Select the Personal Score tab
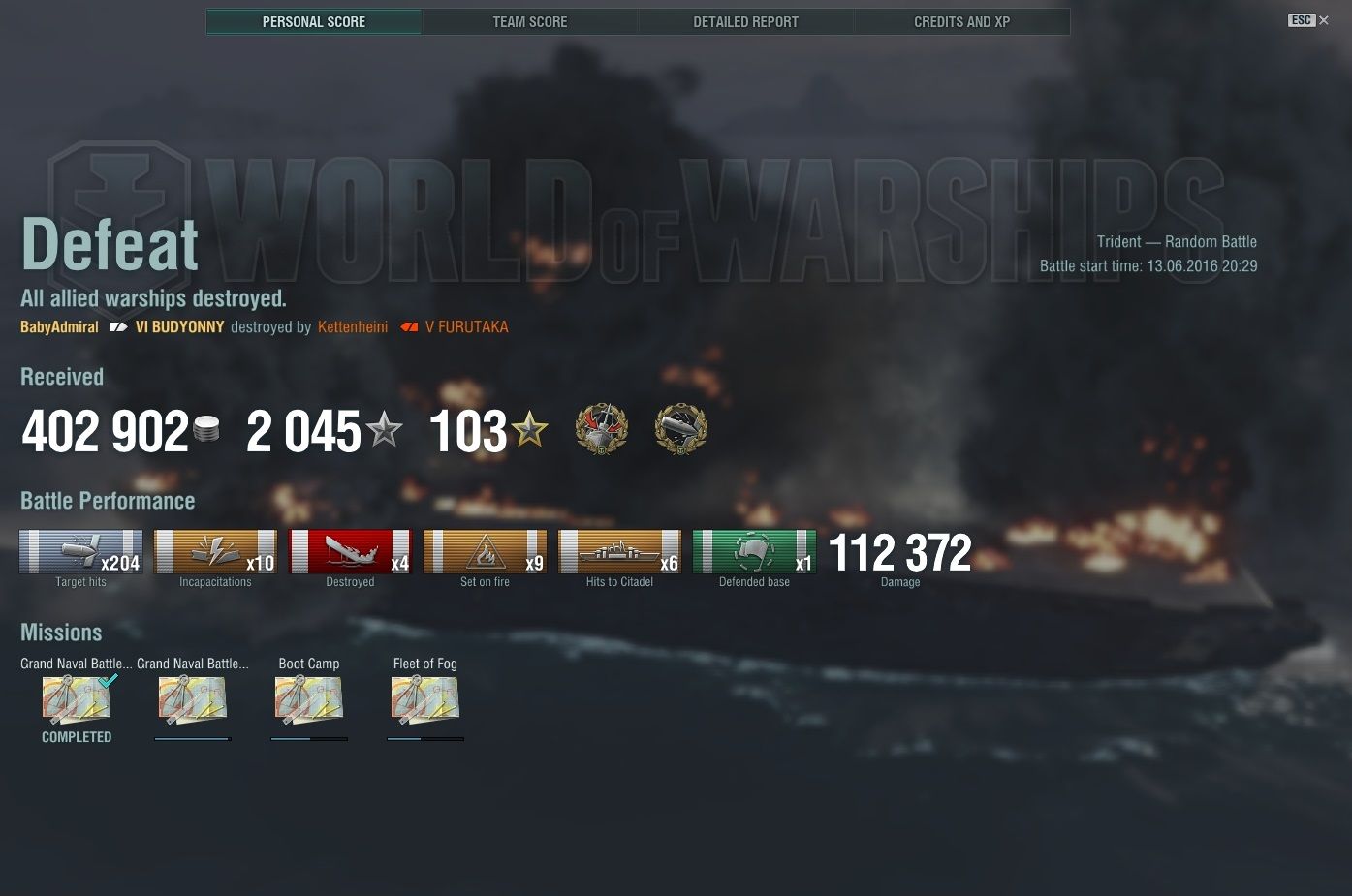The image size is (1352, 896). pos(314,21)
